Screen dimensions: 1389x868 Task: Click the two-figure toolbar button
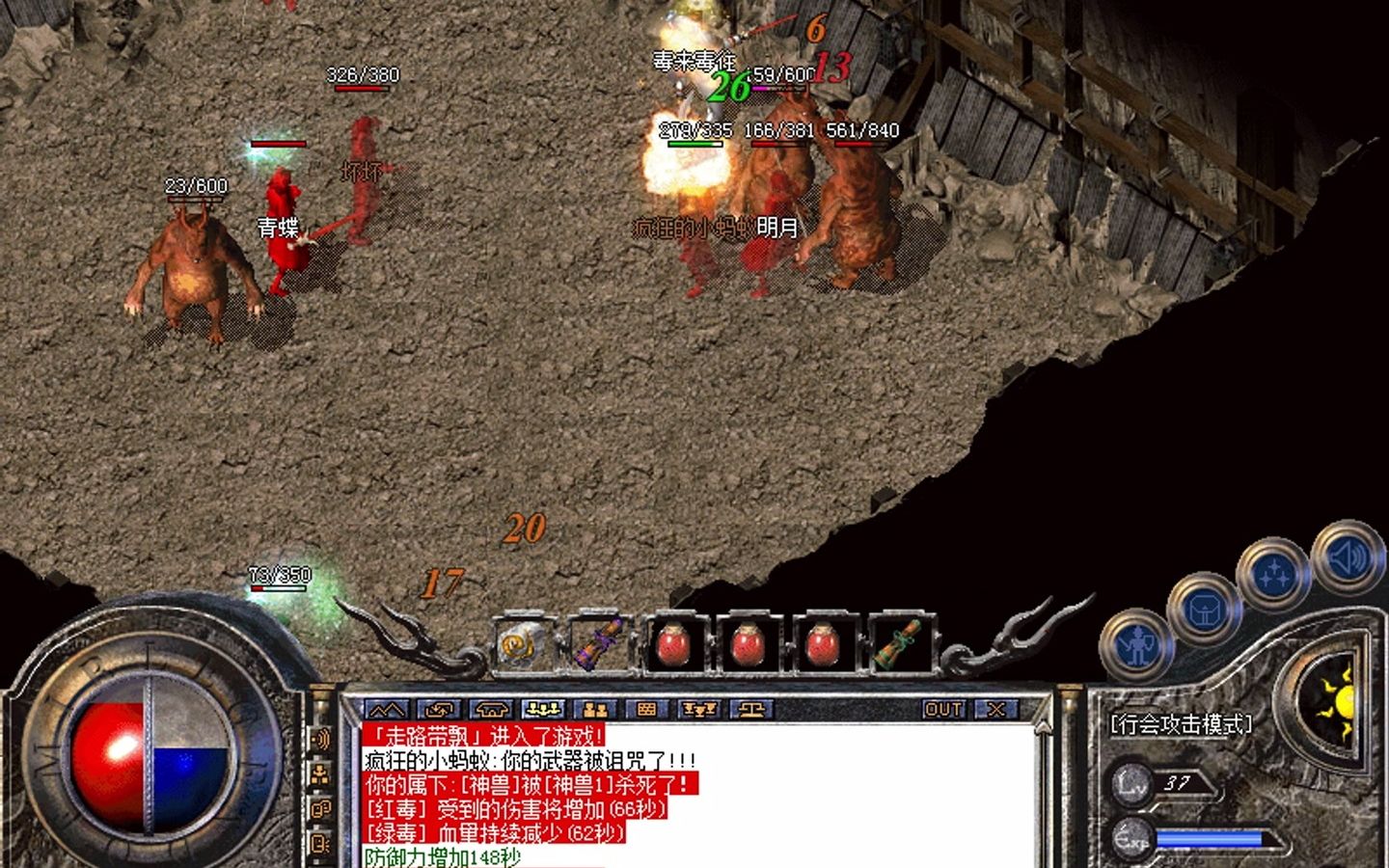point(594,711)
